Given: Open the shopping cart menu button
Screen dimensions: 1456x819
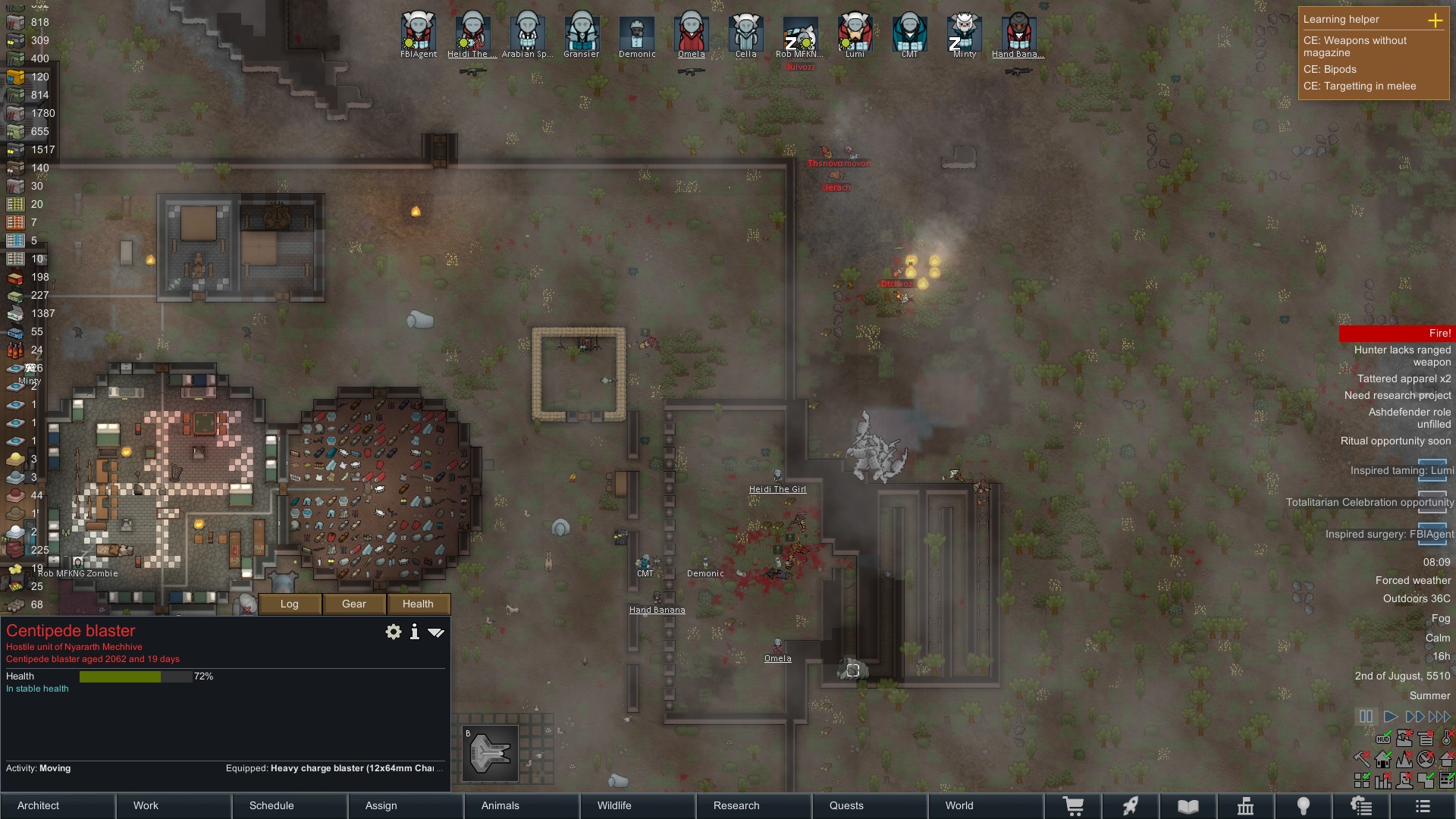Looking at the screenshot, I should [x=1073, y=806].
